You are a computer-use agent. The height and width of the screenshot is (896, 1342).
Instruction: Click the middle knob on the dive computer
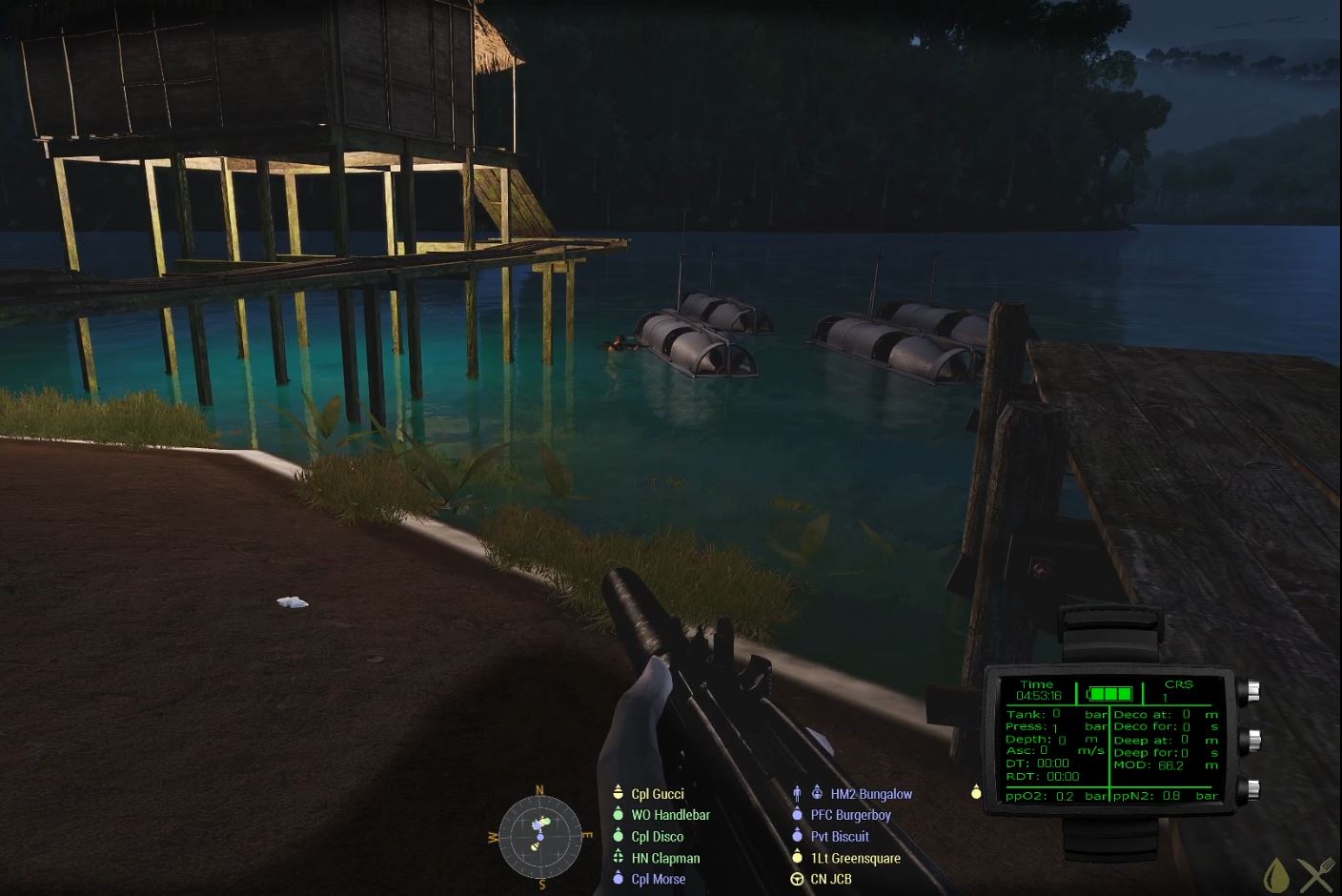coord(1250,739)
